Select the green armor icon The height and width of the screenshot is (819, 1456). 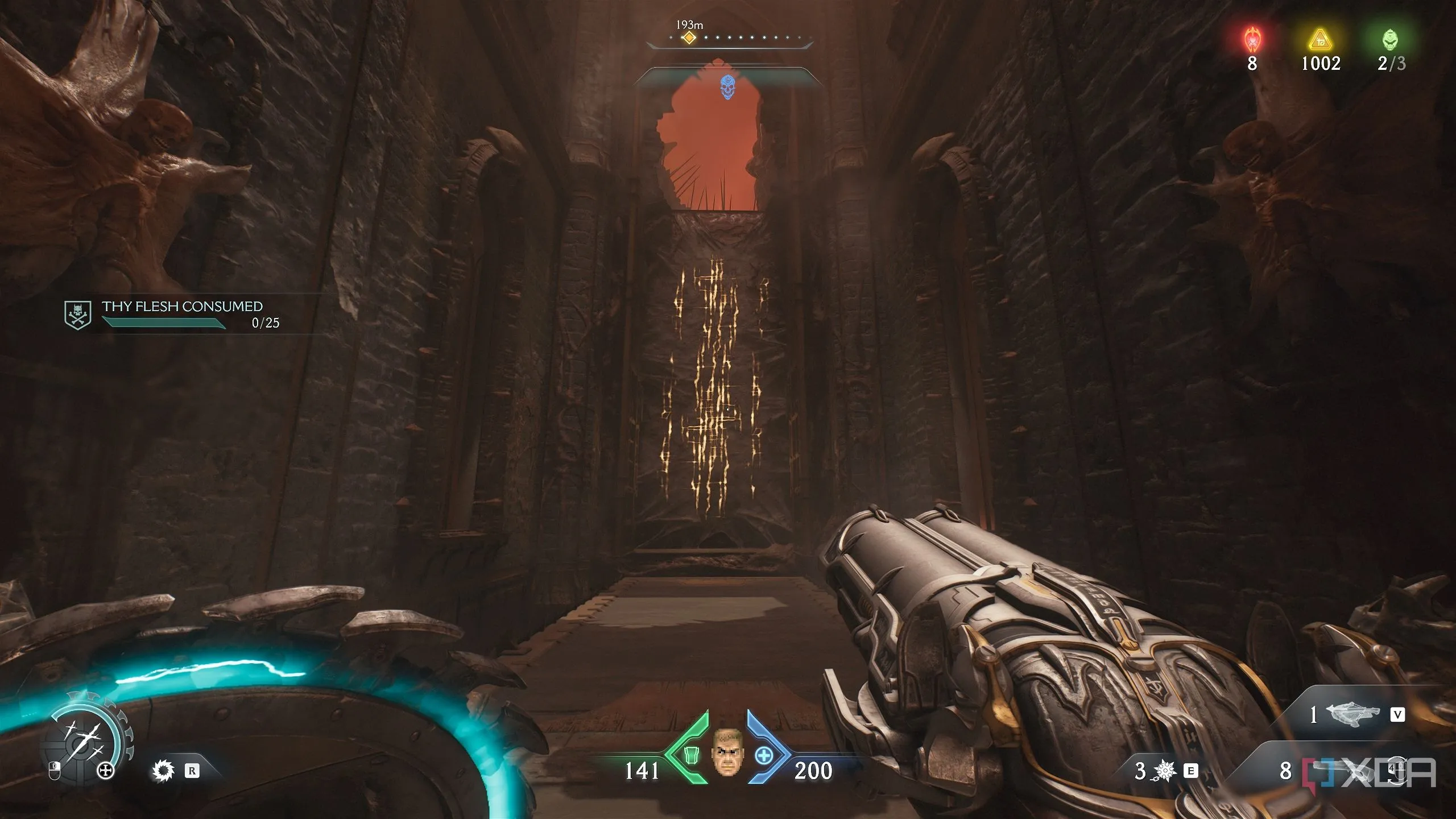[x=692, y=756]
